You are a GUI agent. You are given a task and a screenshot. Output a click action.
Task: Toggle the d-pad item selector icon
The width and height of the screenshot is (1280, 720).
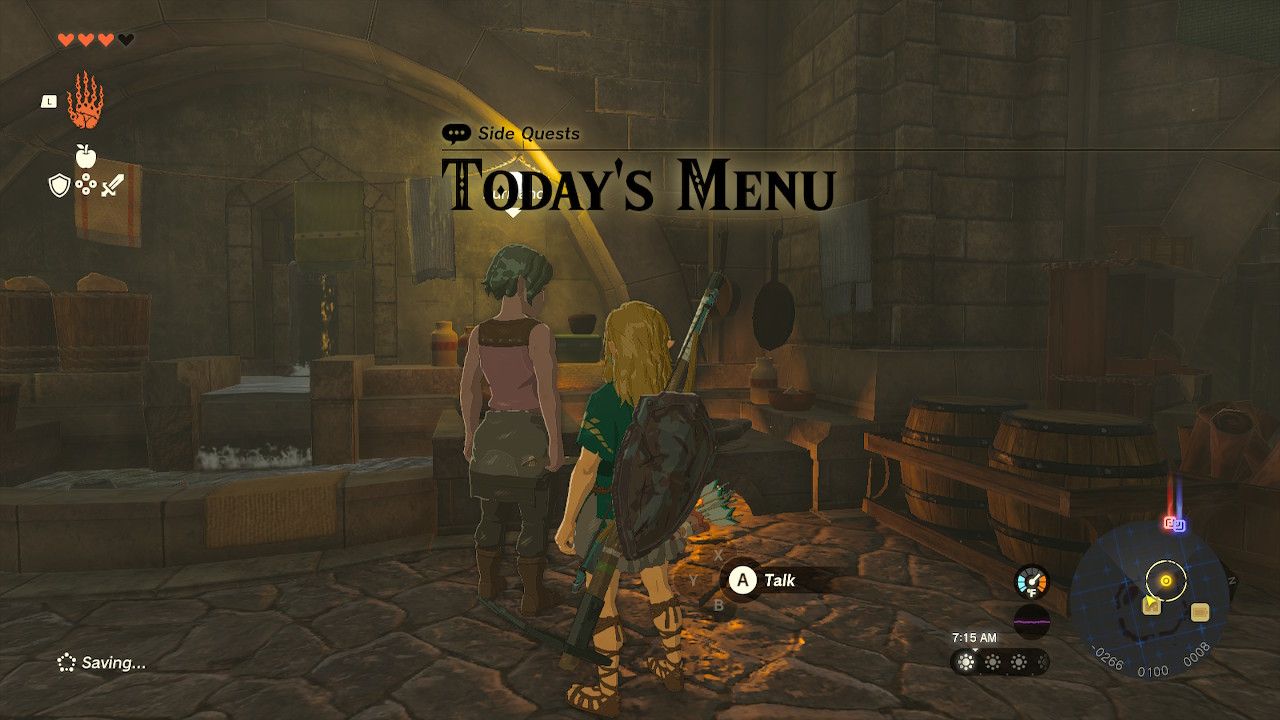pyautogui.click(x=85, y=184)
